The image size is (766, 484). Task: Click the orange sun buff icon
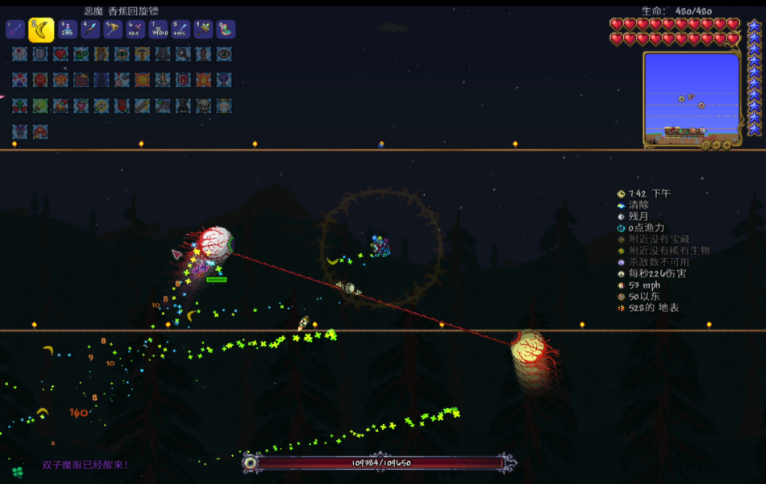click(x=142, y=80)
